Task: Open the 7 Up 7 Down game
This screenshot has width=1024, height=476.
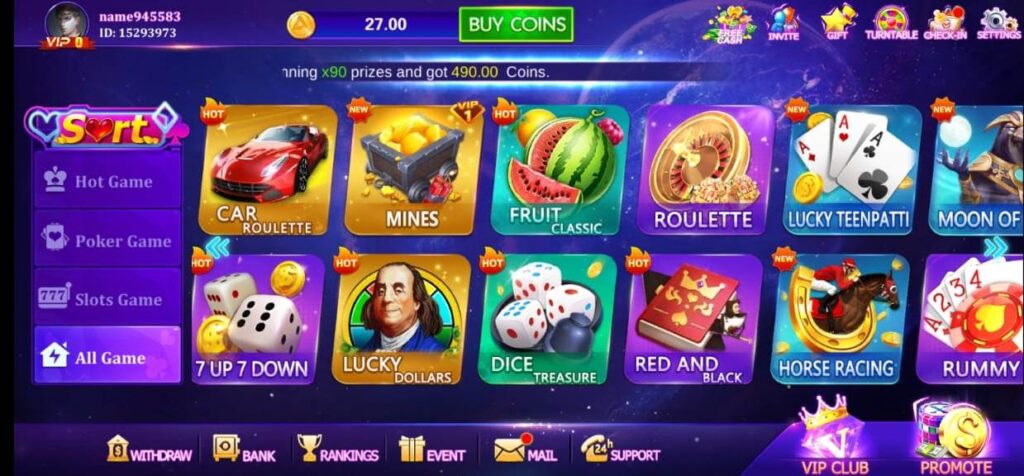Action: click(x=254, y=320)
